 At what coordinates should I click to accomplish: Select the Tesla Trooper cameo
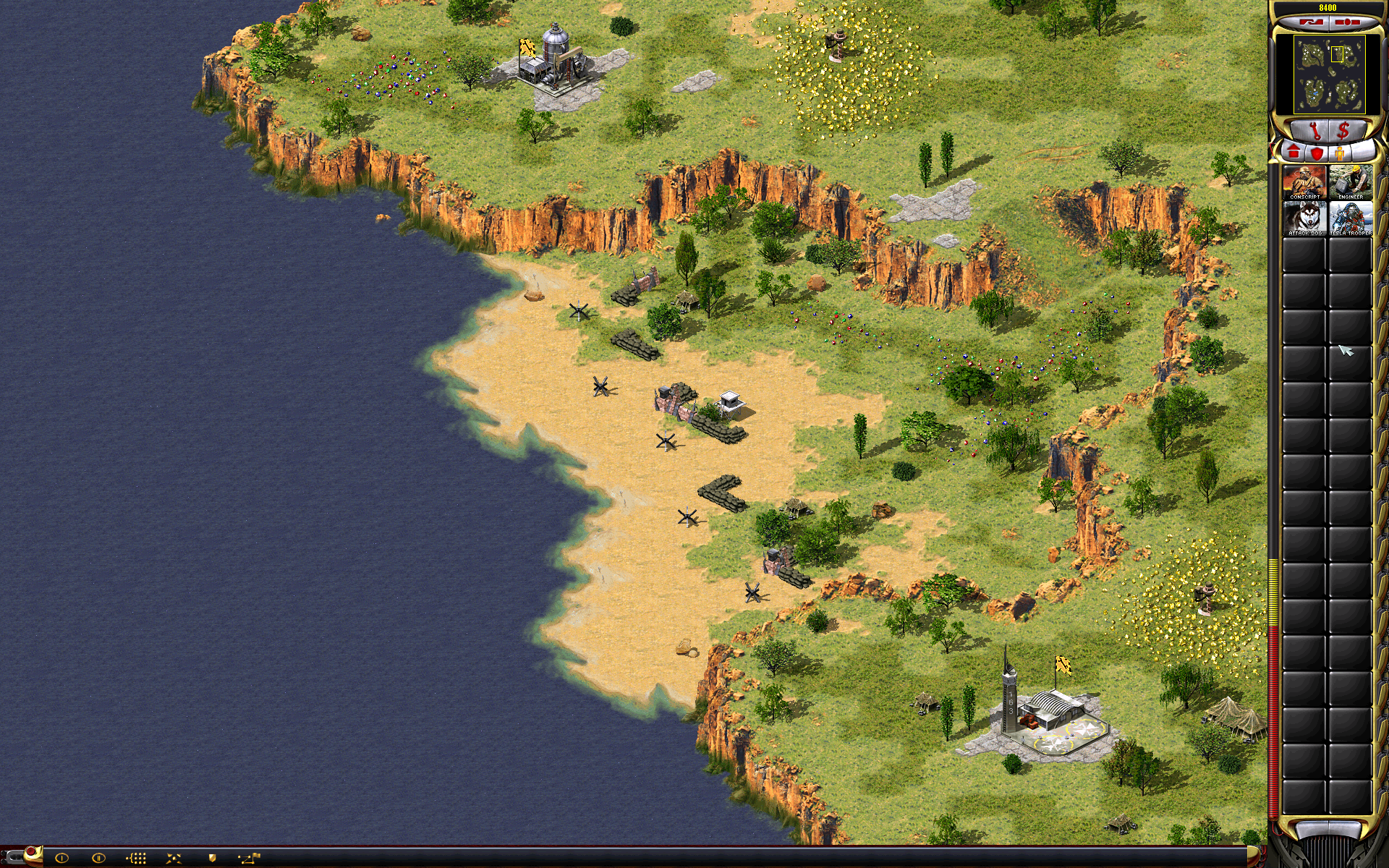tap(1350, 218)
